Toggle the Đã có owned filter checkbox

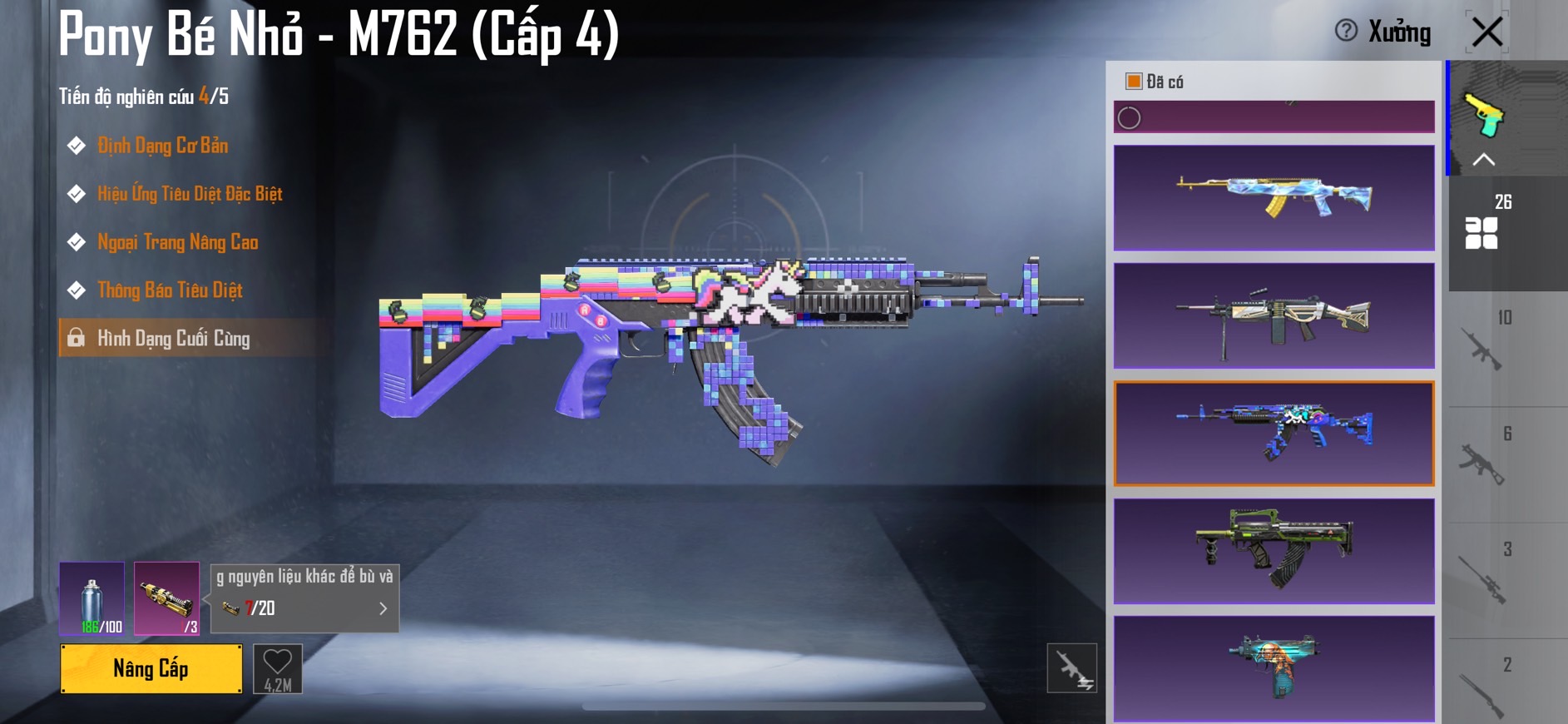[1133, 82]
